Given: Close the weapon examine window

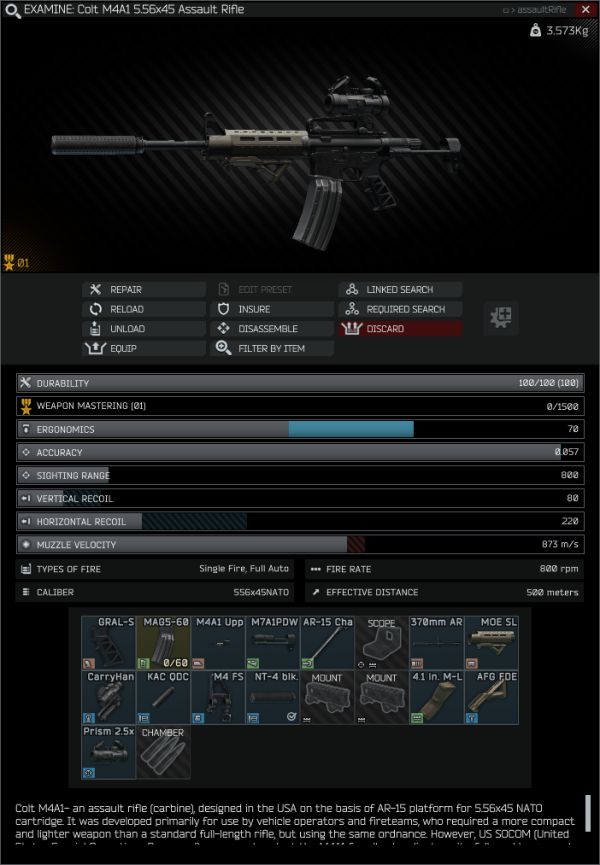Looking at the screenshot, I should point(586,9).
